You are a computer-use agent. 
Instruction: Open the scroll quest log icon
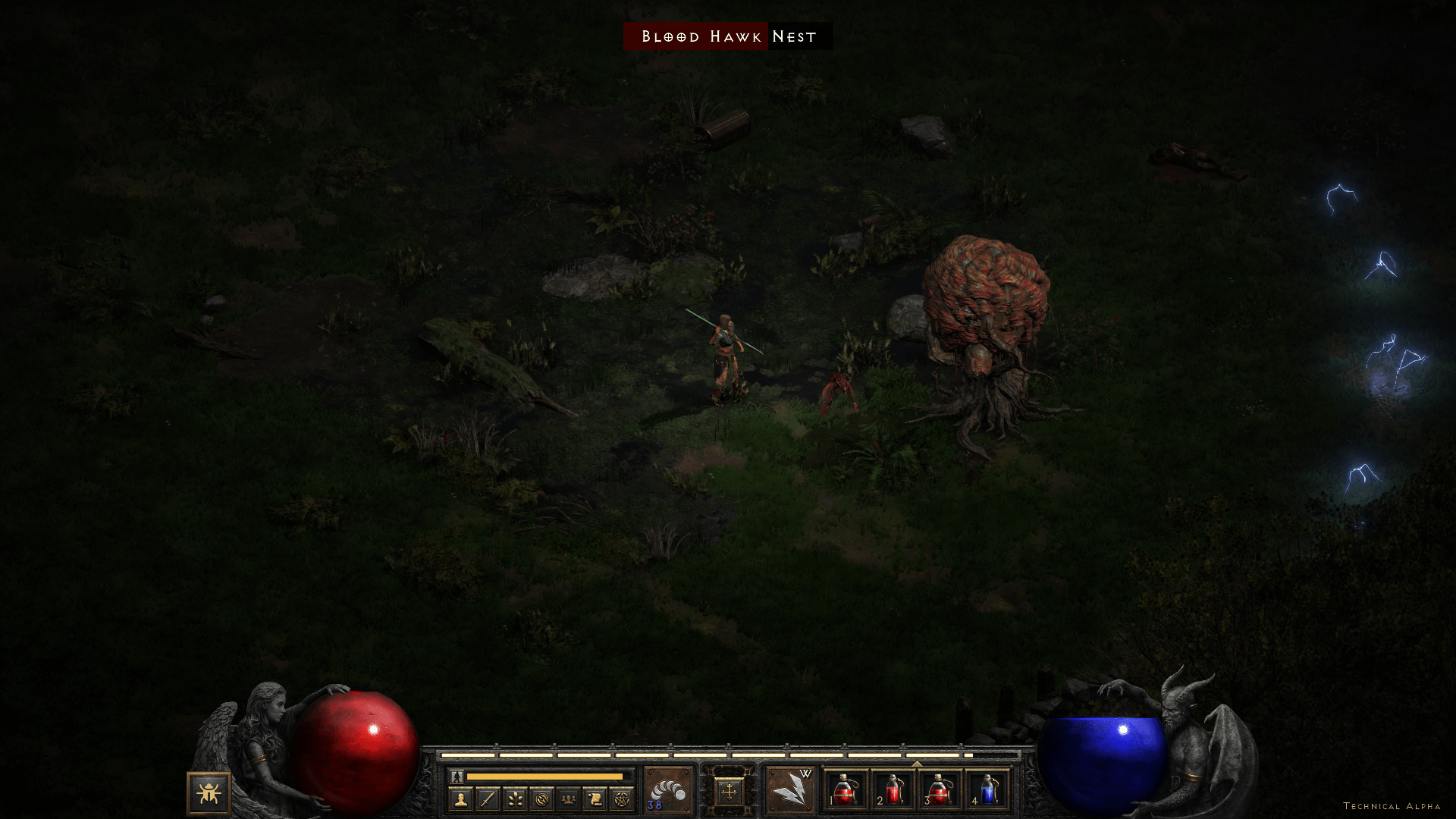[x=595, y=799]
